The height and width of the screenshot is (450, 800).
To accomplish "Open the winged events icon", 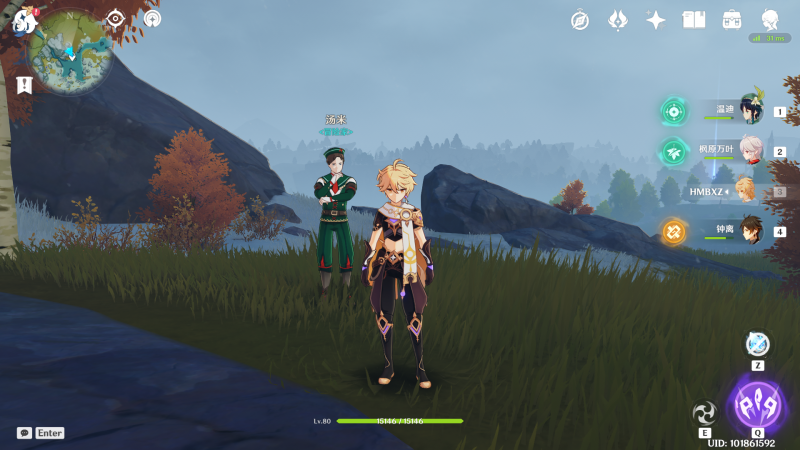I will pyautogui.click(x=618, y=20).
